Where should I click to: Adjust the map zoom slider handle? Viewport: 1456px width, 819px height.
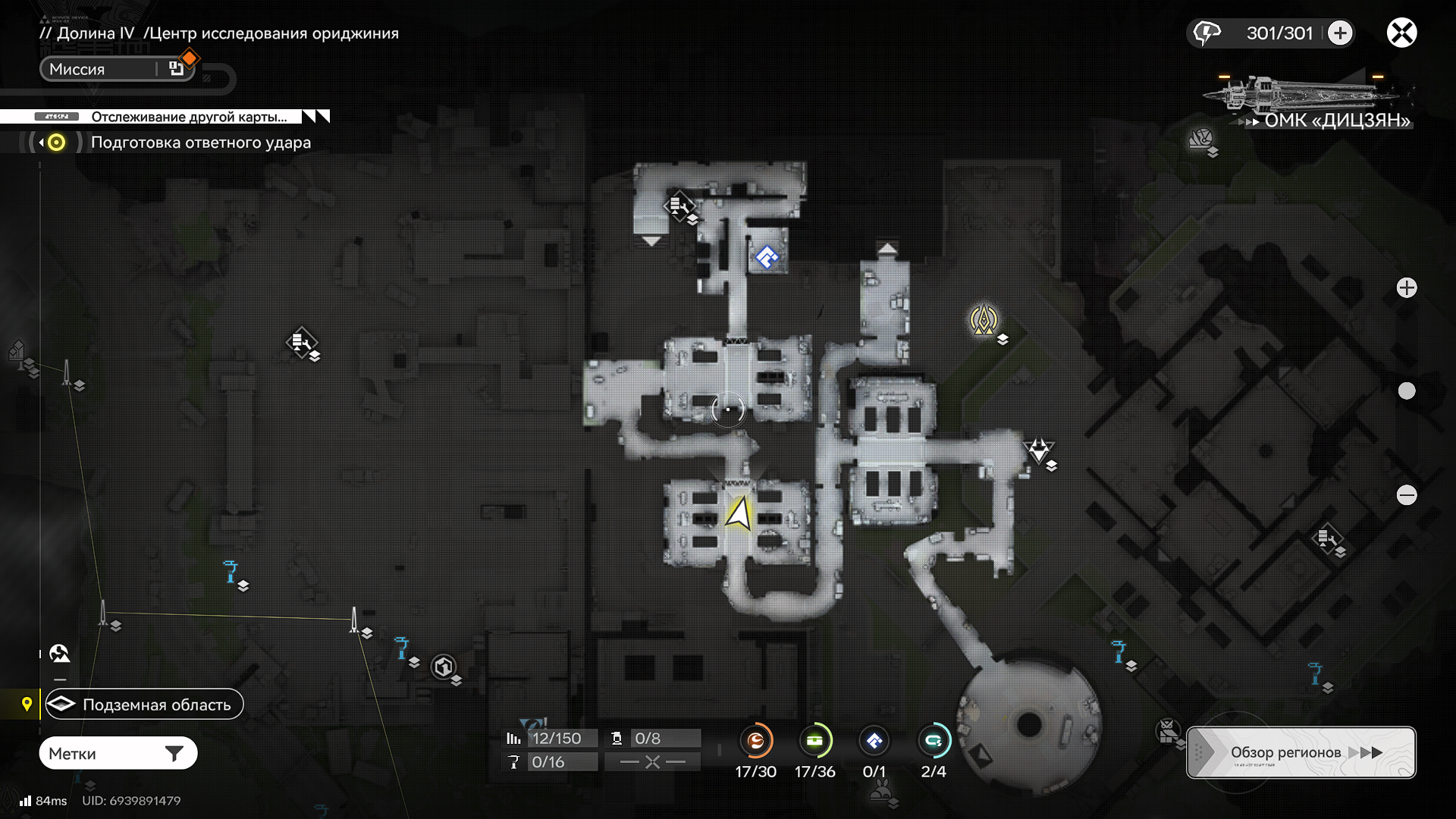click(x=1407, y=391)
